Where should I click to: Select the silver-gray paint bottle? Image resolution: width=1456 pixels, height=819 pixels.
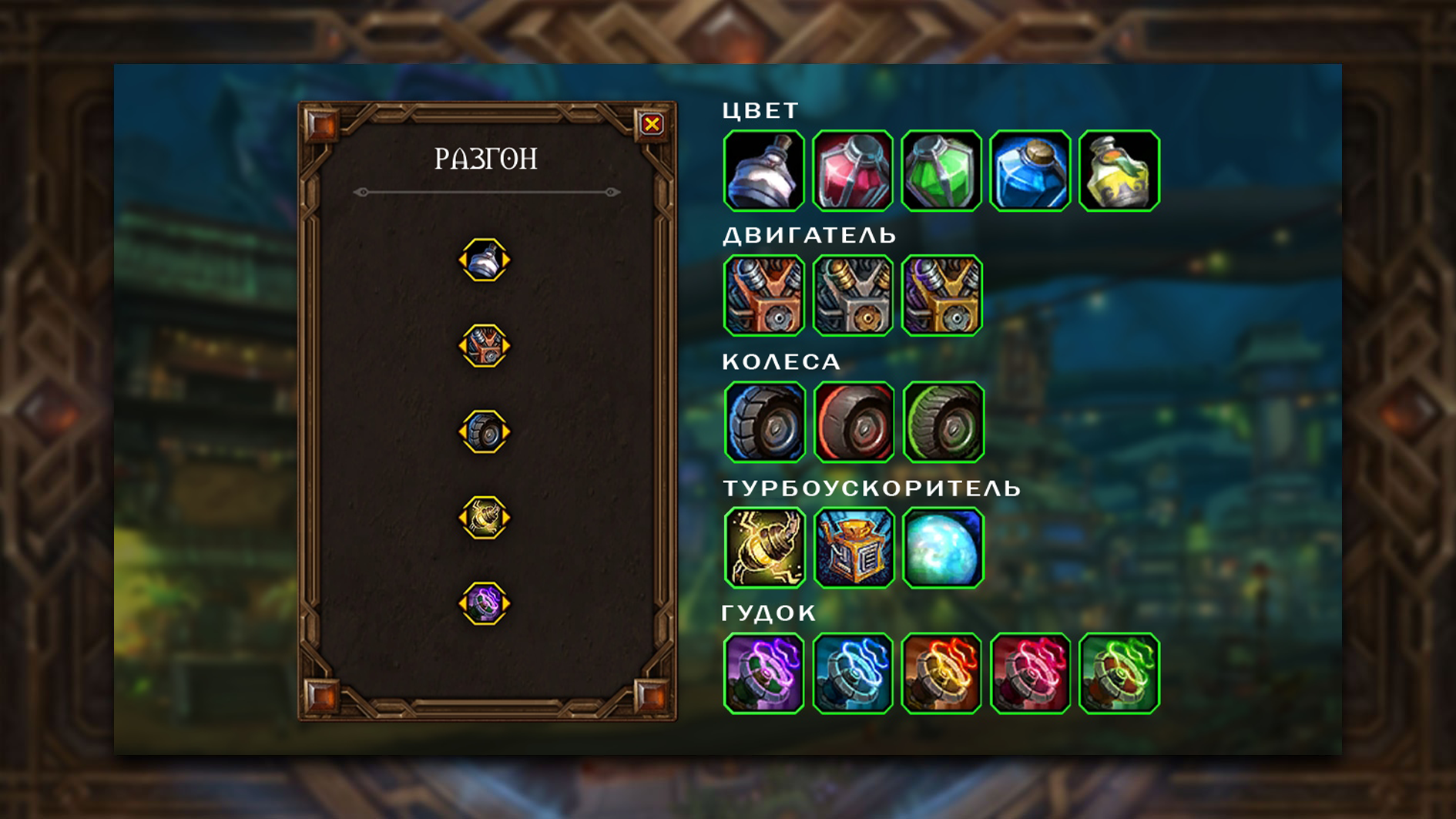(763, 170)
